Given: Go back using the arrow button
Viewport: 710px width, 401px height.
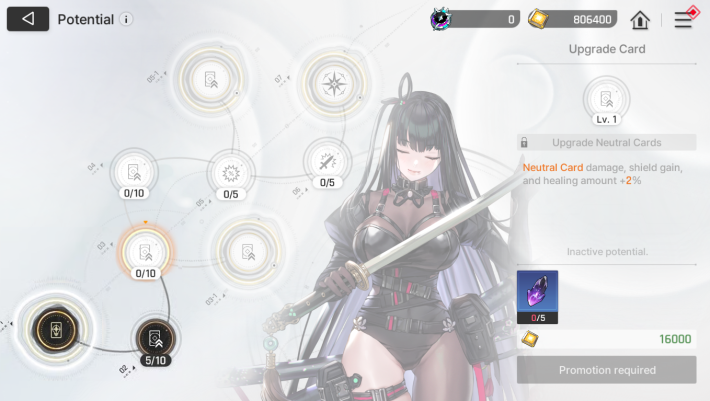Looking at the screenshot, I should tap(28, 19).
